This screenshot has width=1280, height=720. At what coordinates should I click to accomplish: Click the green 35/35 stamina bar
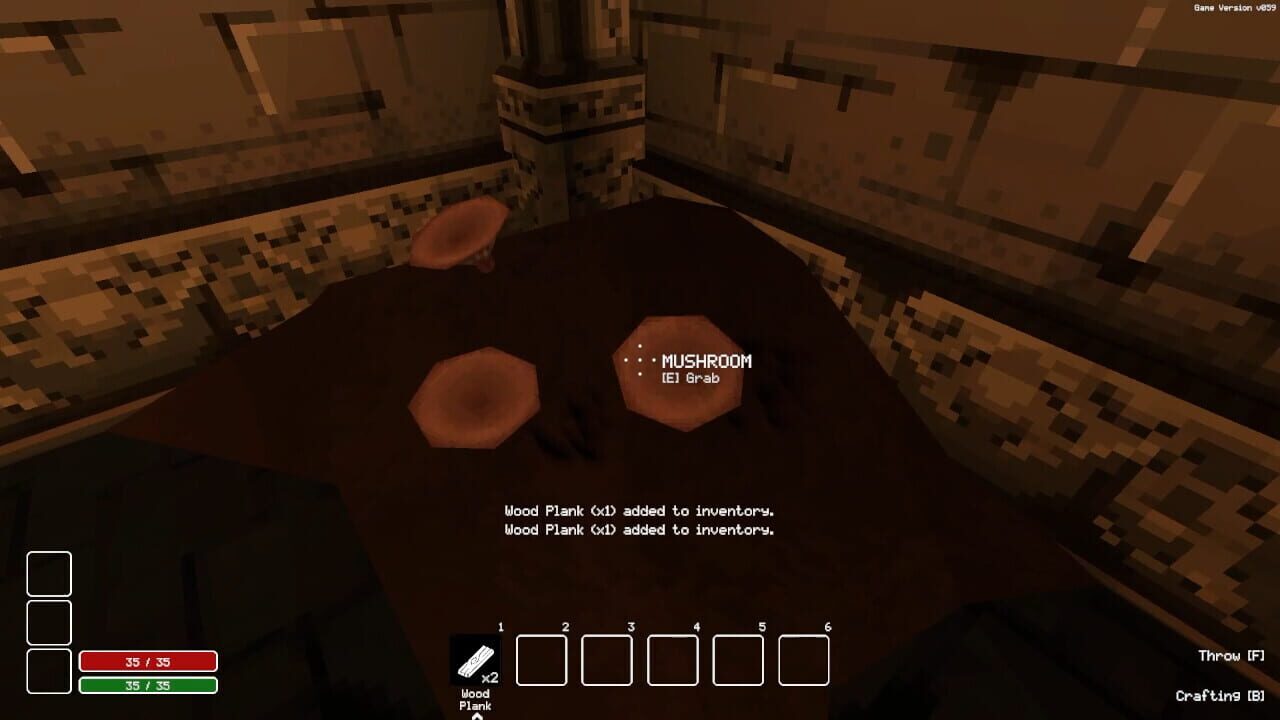146,686
